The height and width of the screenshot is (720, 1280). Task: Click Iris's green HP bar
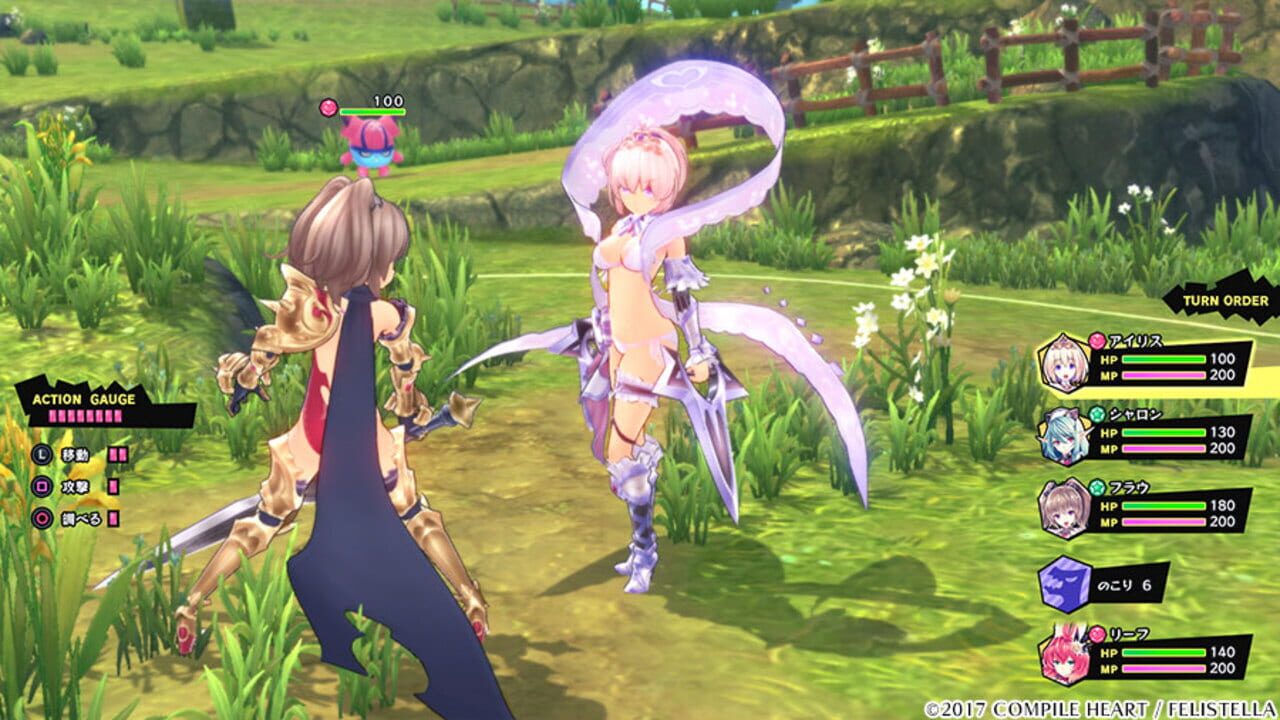[1164, 360]
